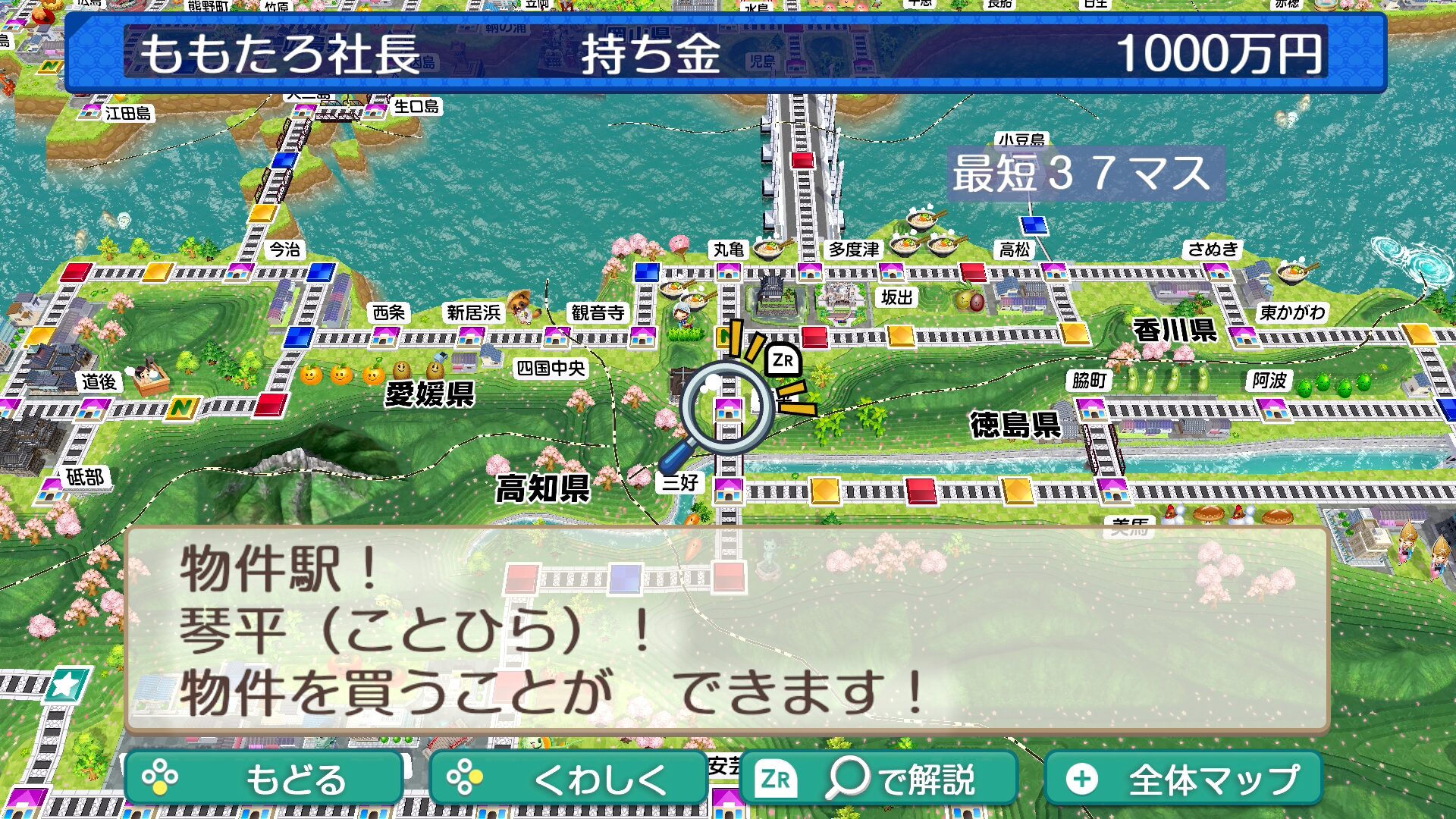Select the 今治 station tile
The image size is (1456, 819).
pyautogui.click(x=240, y=271)
